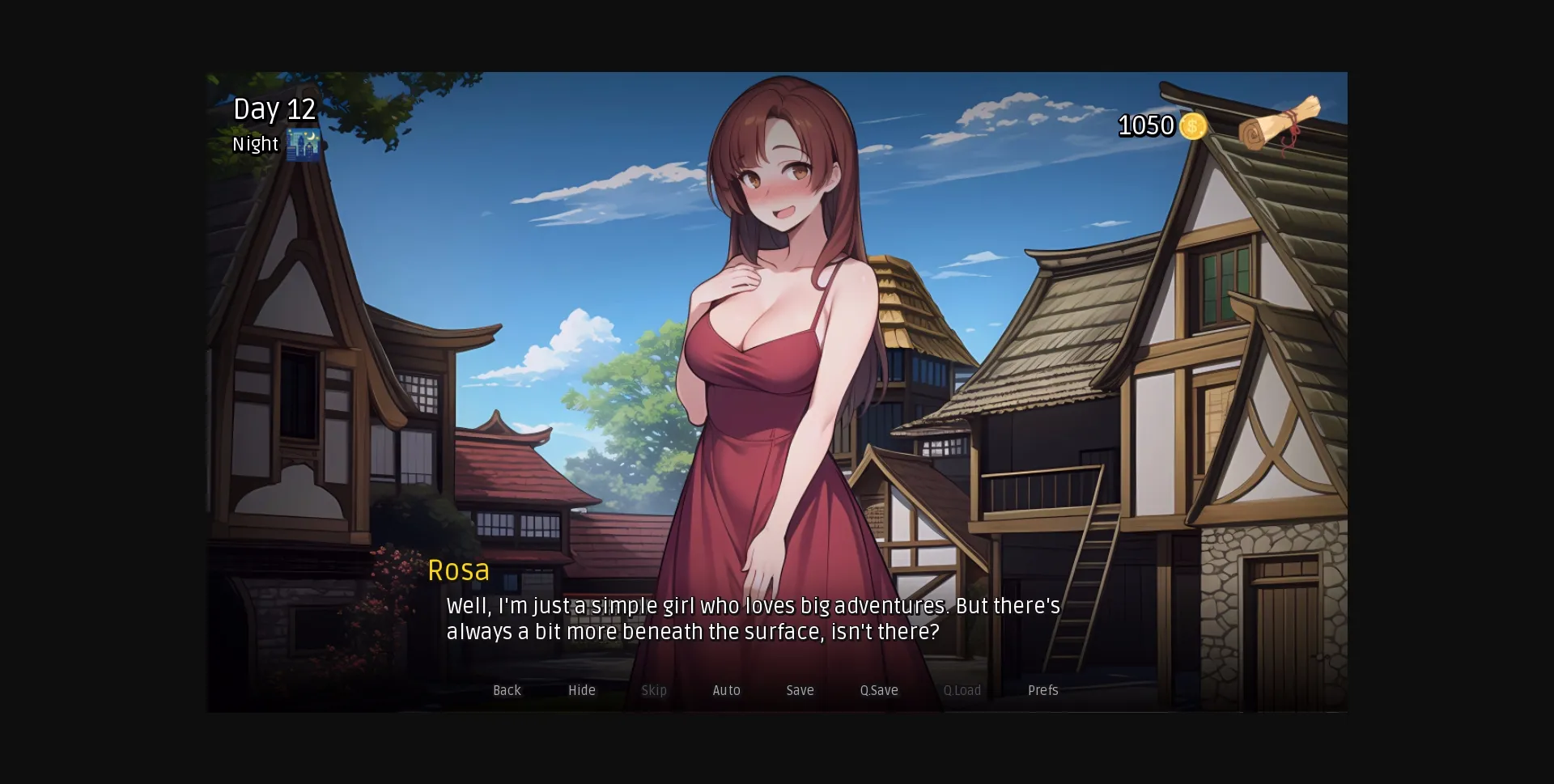Enable Auto-advance mode
This screenshot has height=784, width=1554.
point(725,690)
